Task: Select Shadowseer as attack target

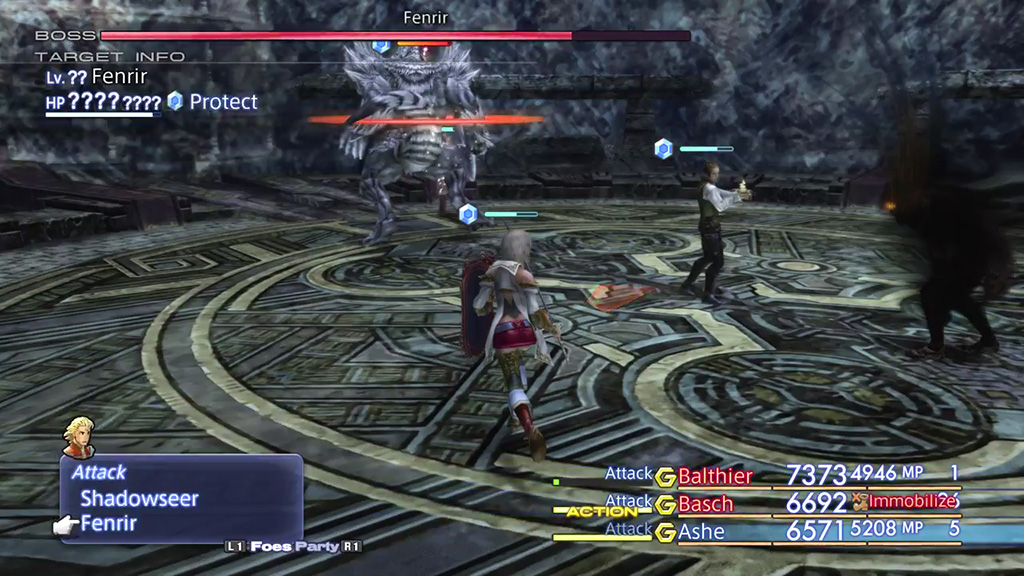Action: (139, 498)
